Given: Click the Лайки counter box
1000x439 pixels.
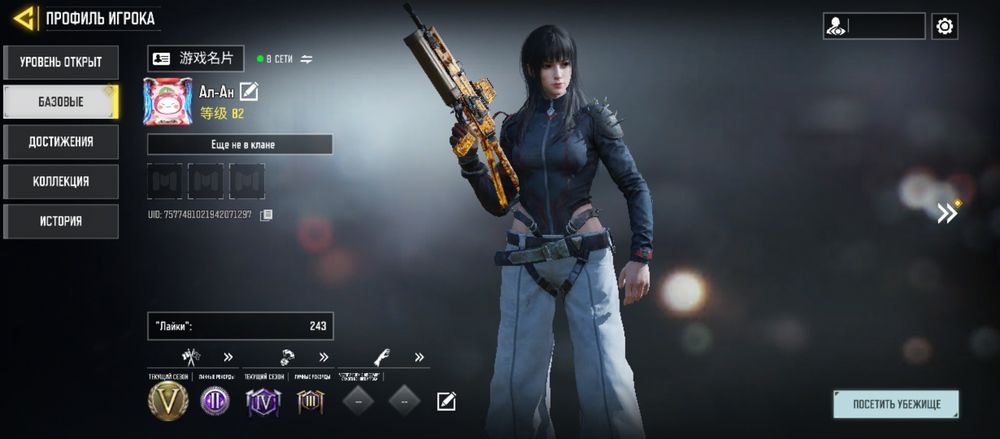Looking at the screenshot, I should pyautogui.click(x=240, y=326).
